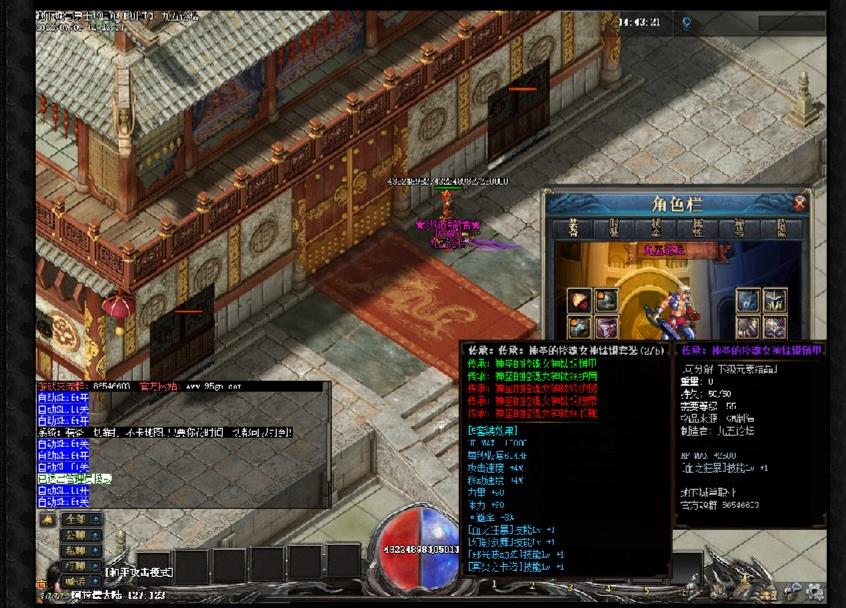Open the 时装 tab in character panel
Screen dimensions: 846x608
tap(615, 228)
